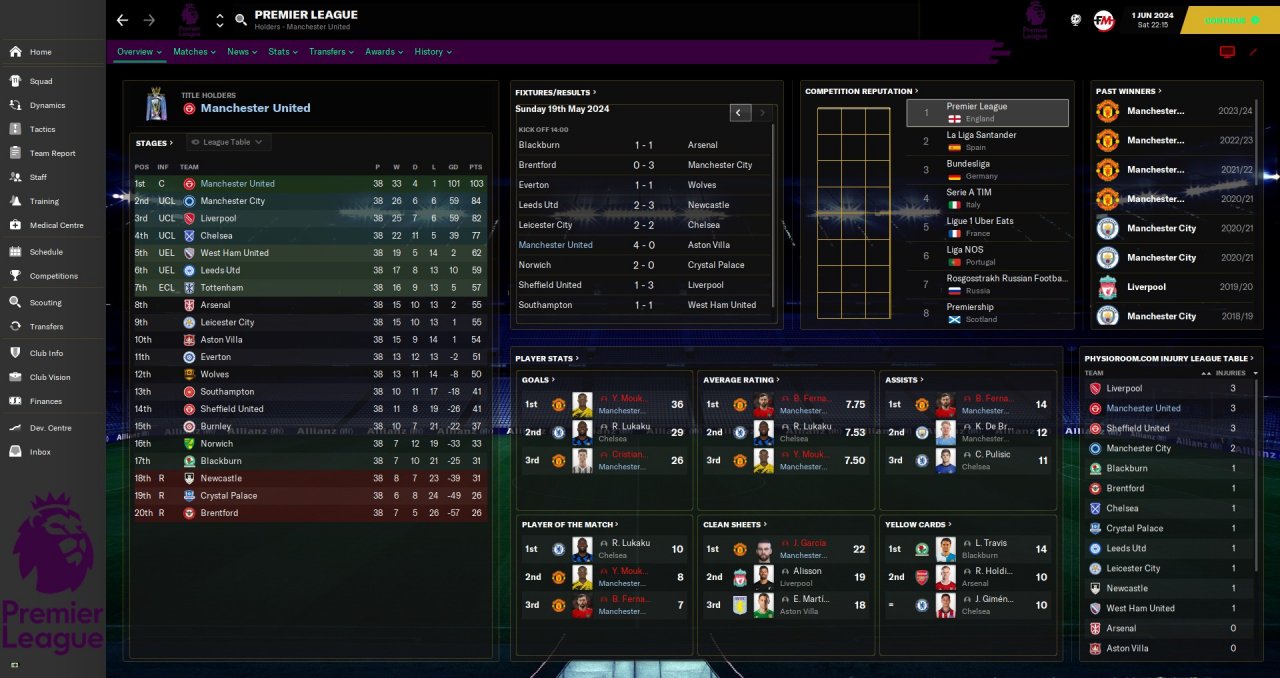Open the Player Stats panel header
The image size is (1280, 678).
pos(547,358)
